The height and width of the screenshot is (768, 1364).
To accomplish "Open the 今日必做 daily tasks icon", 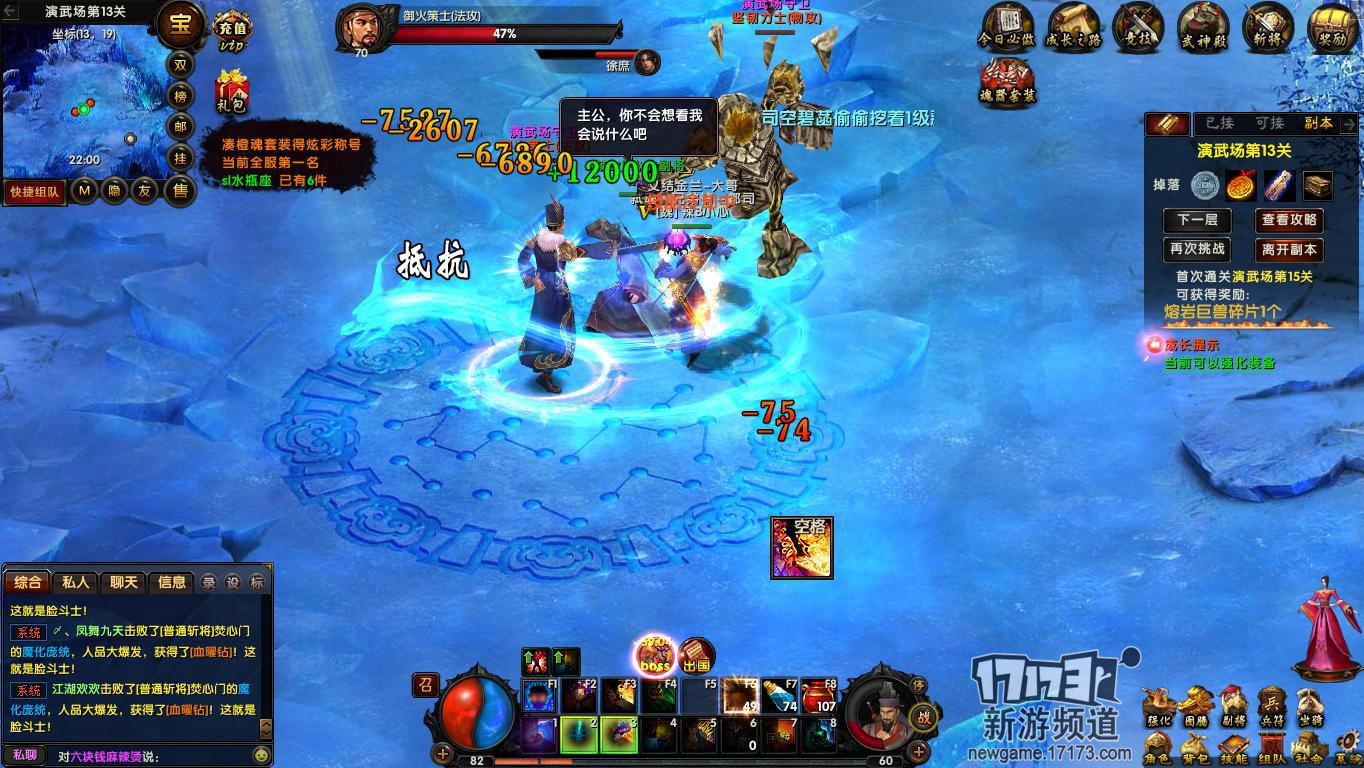I will click(x=1006, y=26).
